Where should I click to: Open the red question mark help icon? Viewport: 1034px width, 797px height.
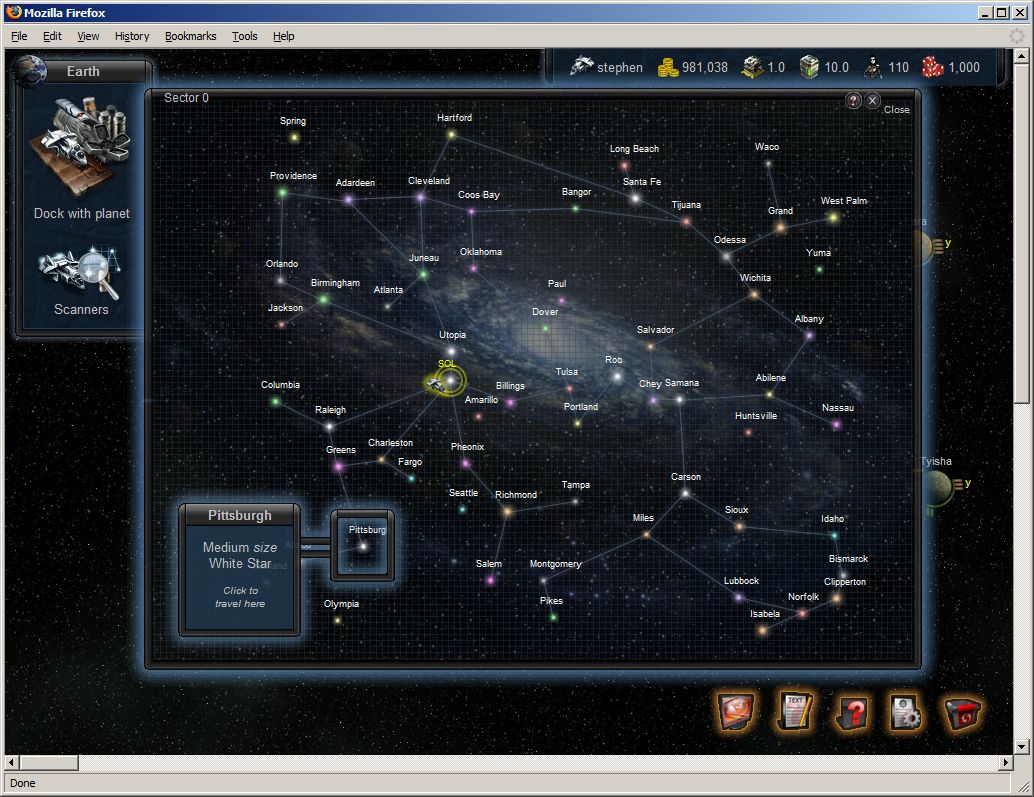click(851, 712)
